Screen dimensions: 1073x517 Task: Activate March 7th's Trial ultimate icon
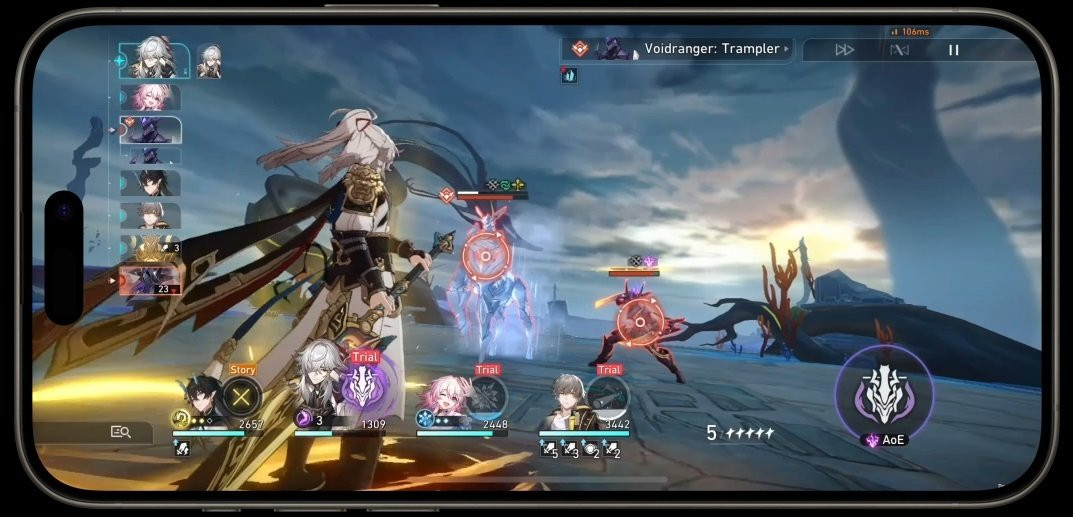(x=487, y=396)
